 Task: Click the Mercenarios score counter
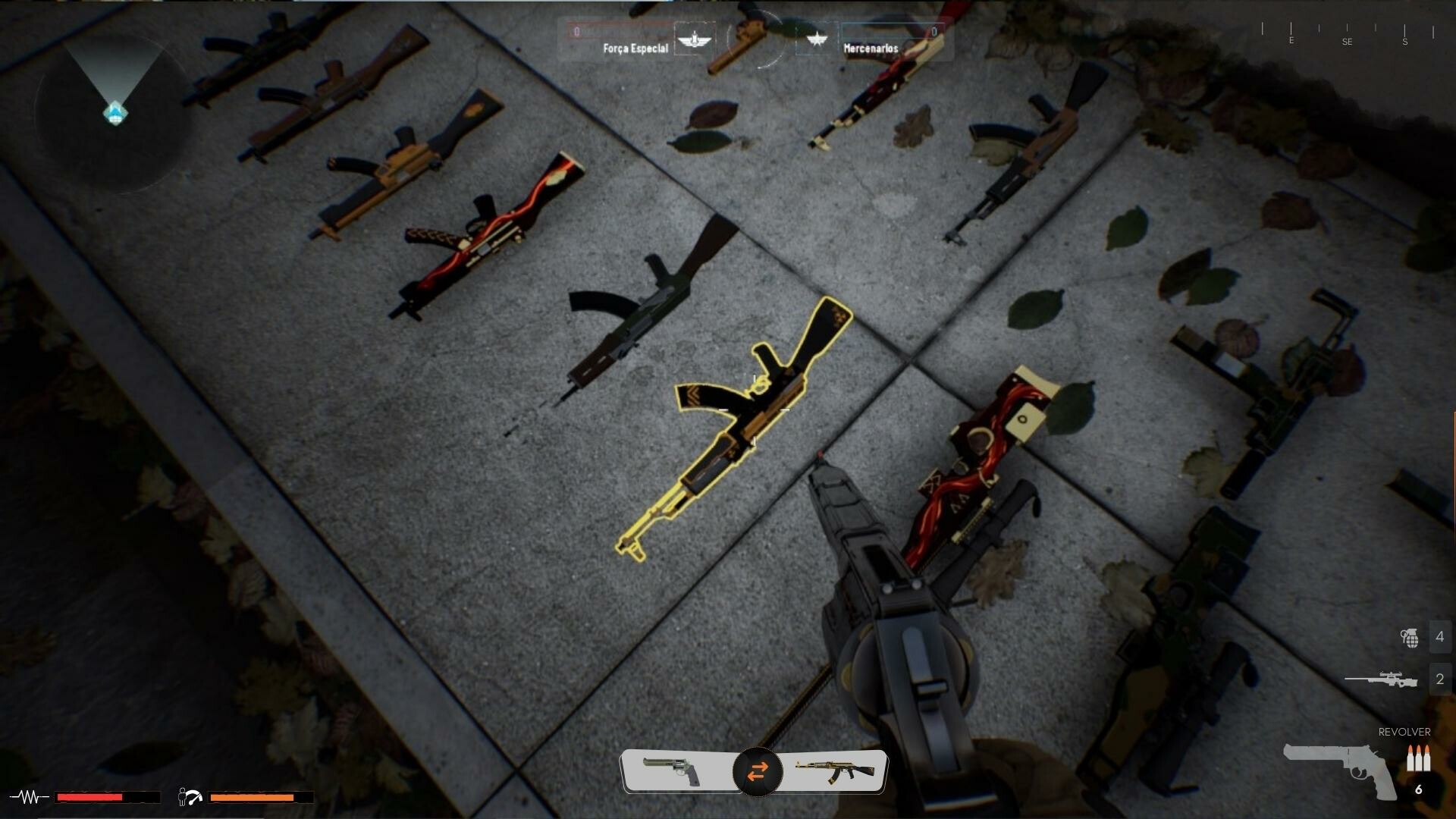[934, 33]
